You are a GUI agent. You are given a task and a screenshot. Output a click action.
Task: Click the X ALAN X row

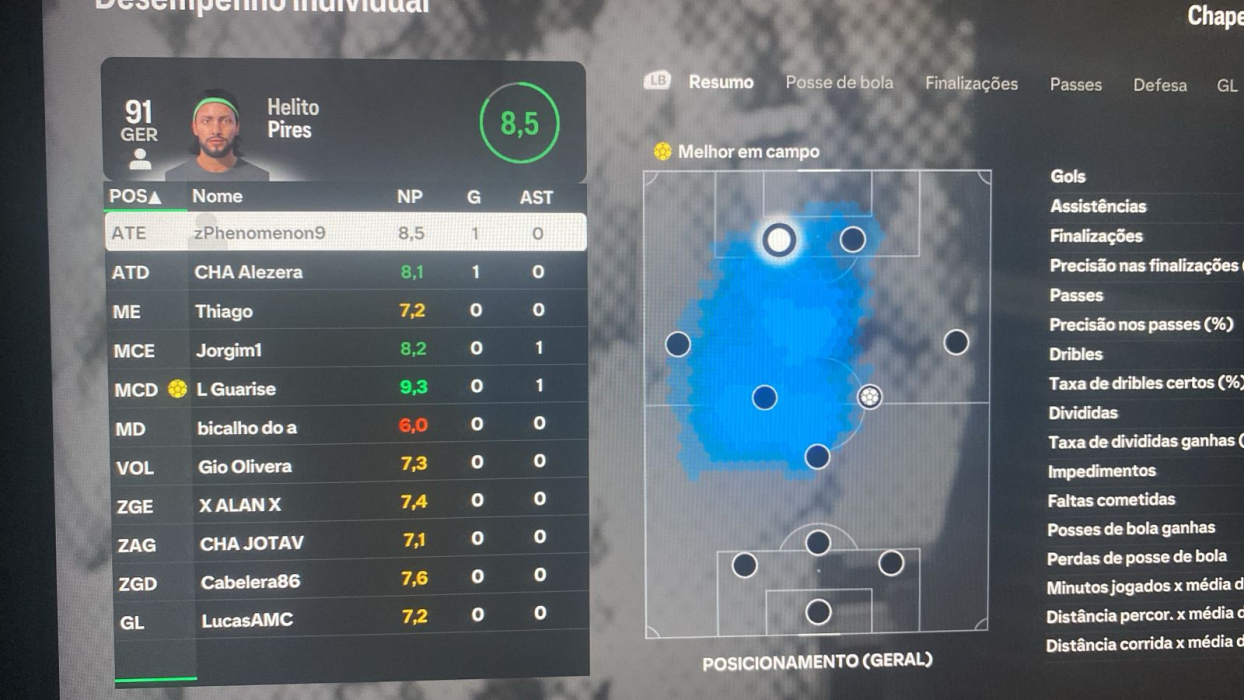pyautogui.click(x=345, y=505)
